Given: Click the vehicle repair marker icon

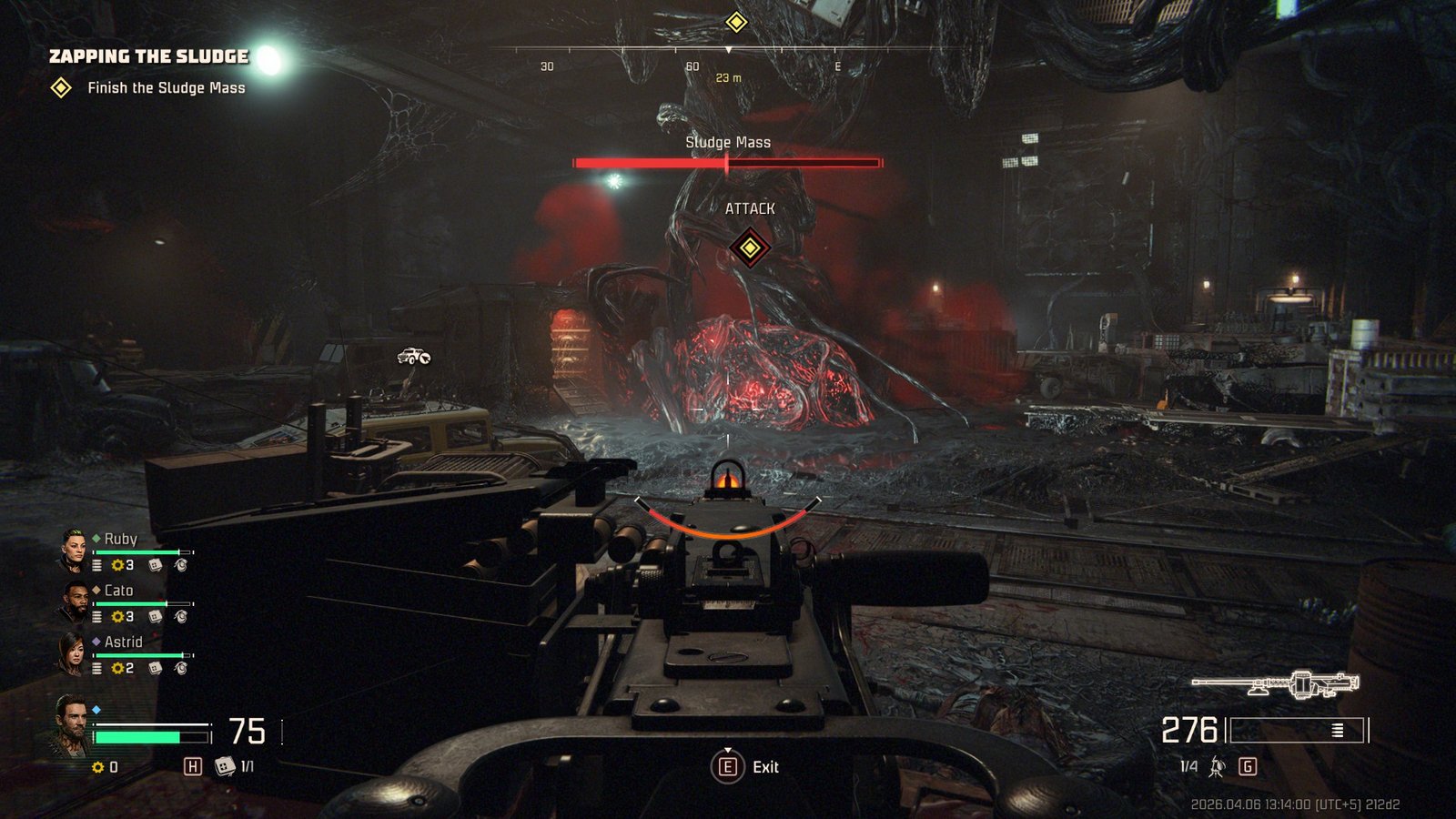Looking at the screenshot, I should [414, 356].
